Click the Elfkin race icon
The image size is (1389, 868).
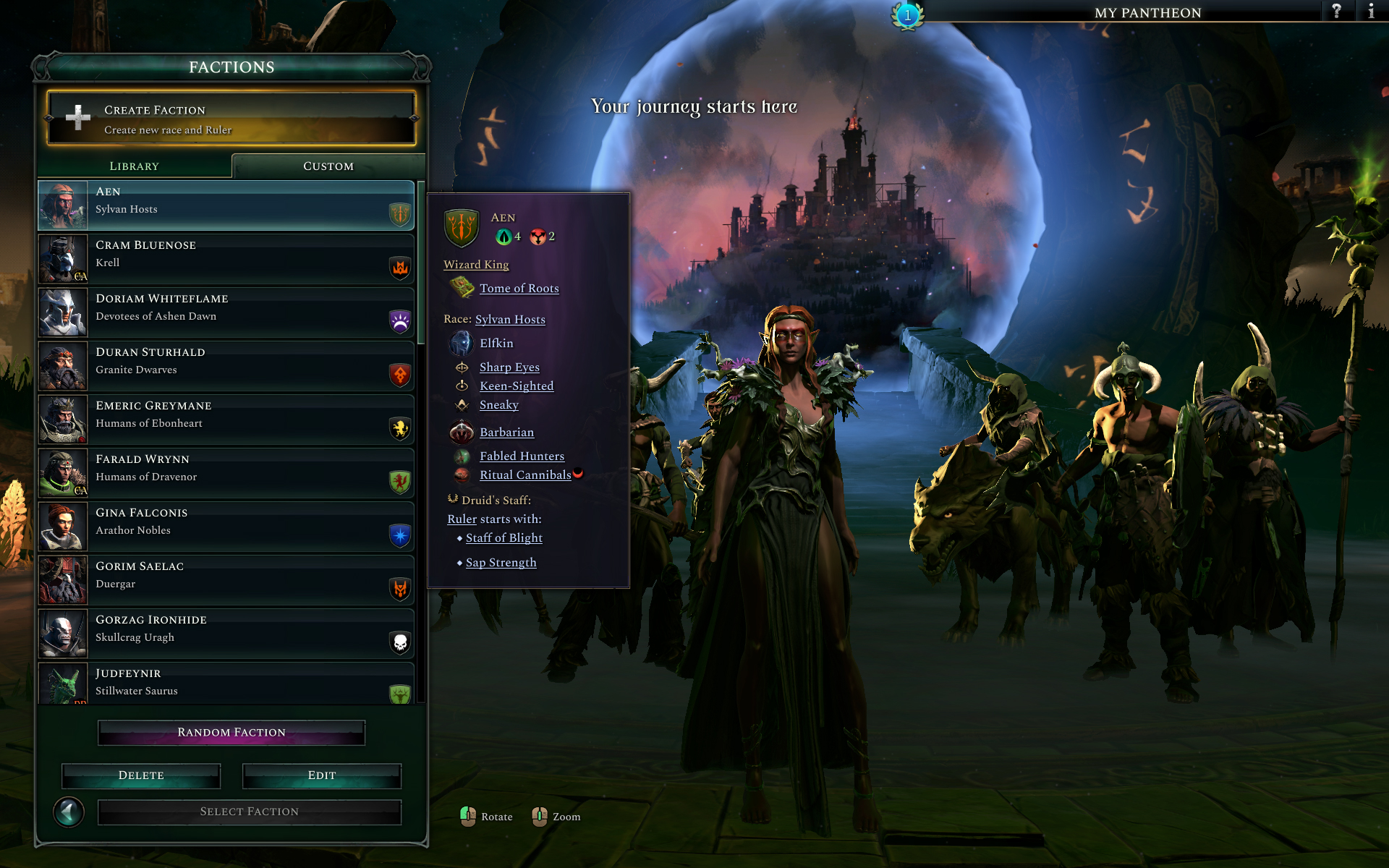[462, 343]
